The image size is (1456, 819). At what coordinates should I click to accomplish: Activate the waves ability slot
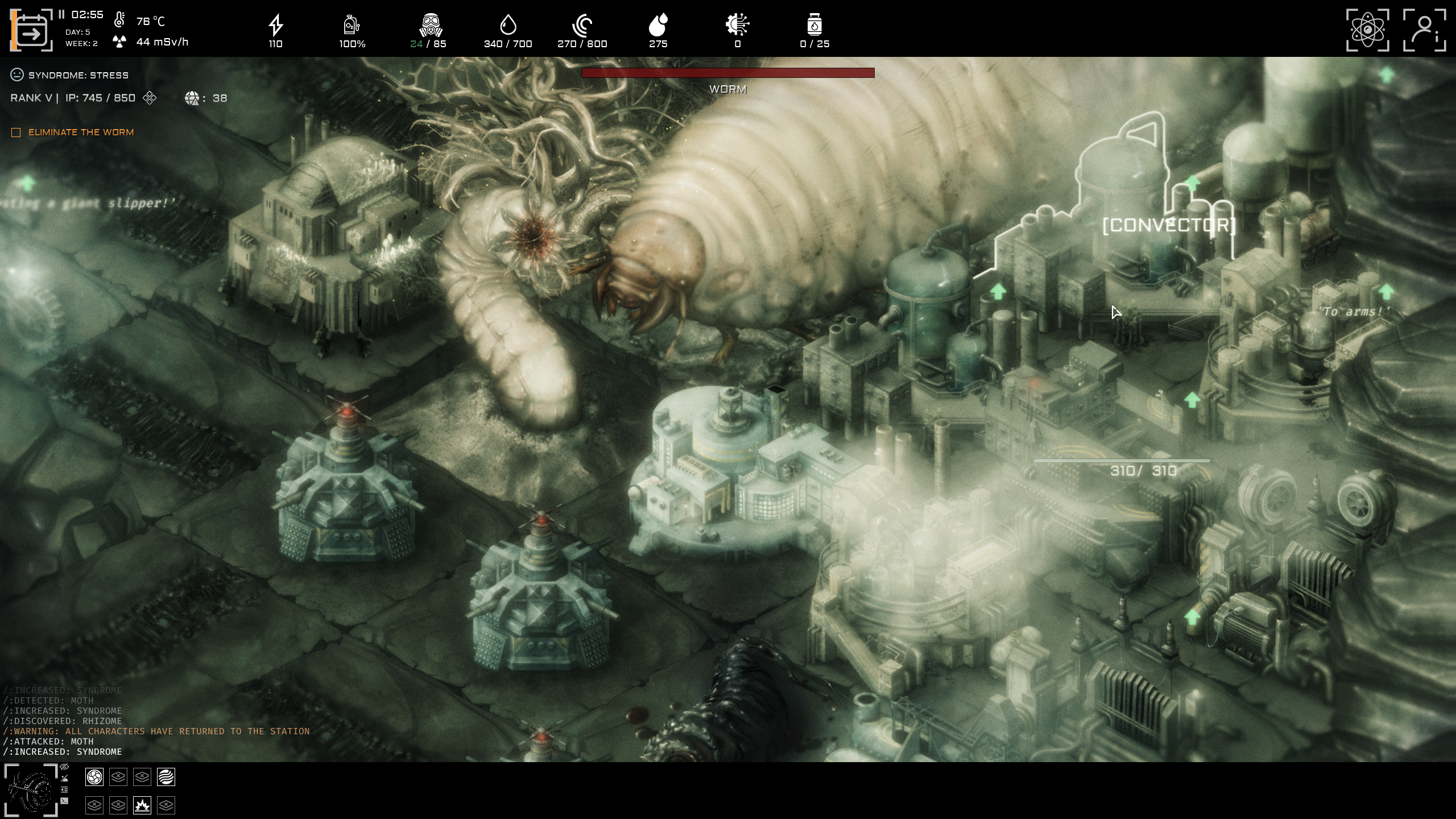[167, 777]
